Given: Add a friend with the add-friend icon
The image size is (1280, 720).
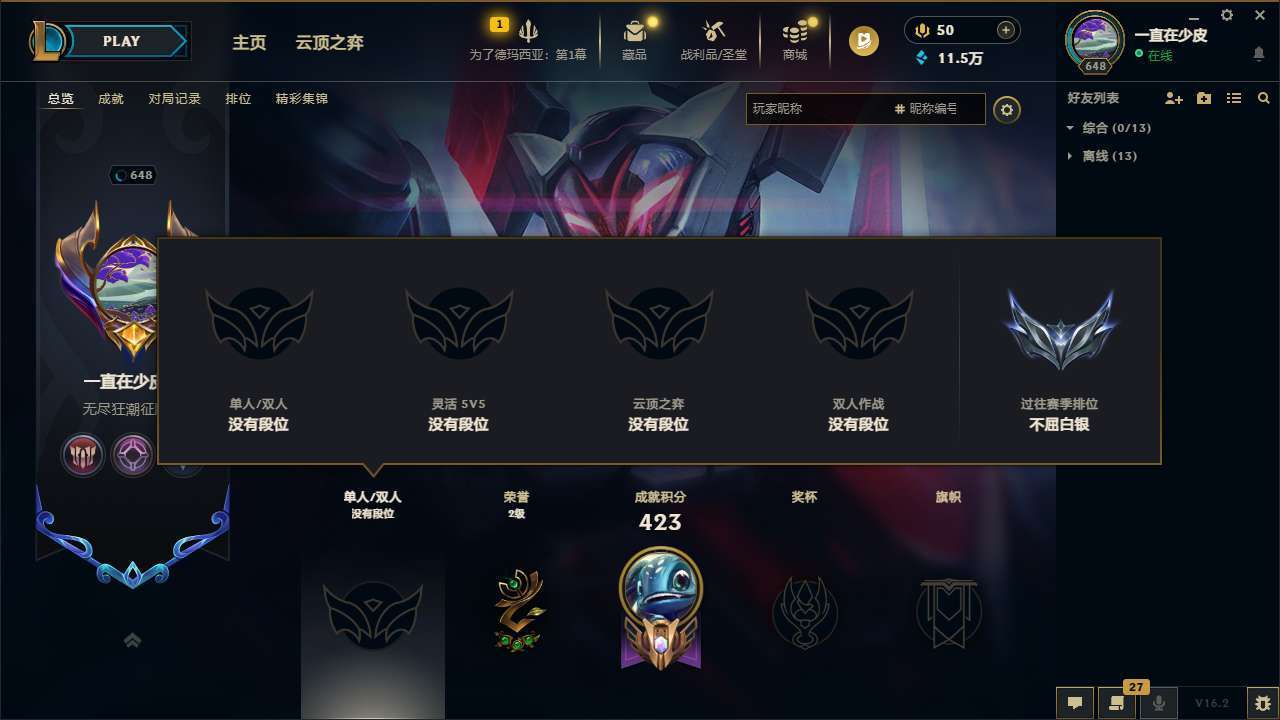Looking at the screenshot, I should [1172, 98].
